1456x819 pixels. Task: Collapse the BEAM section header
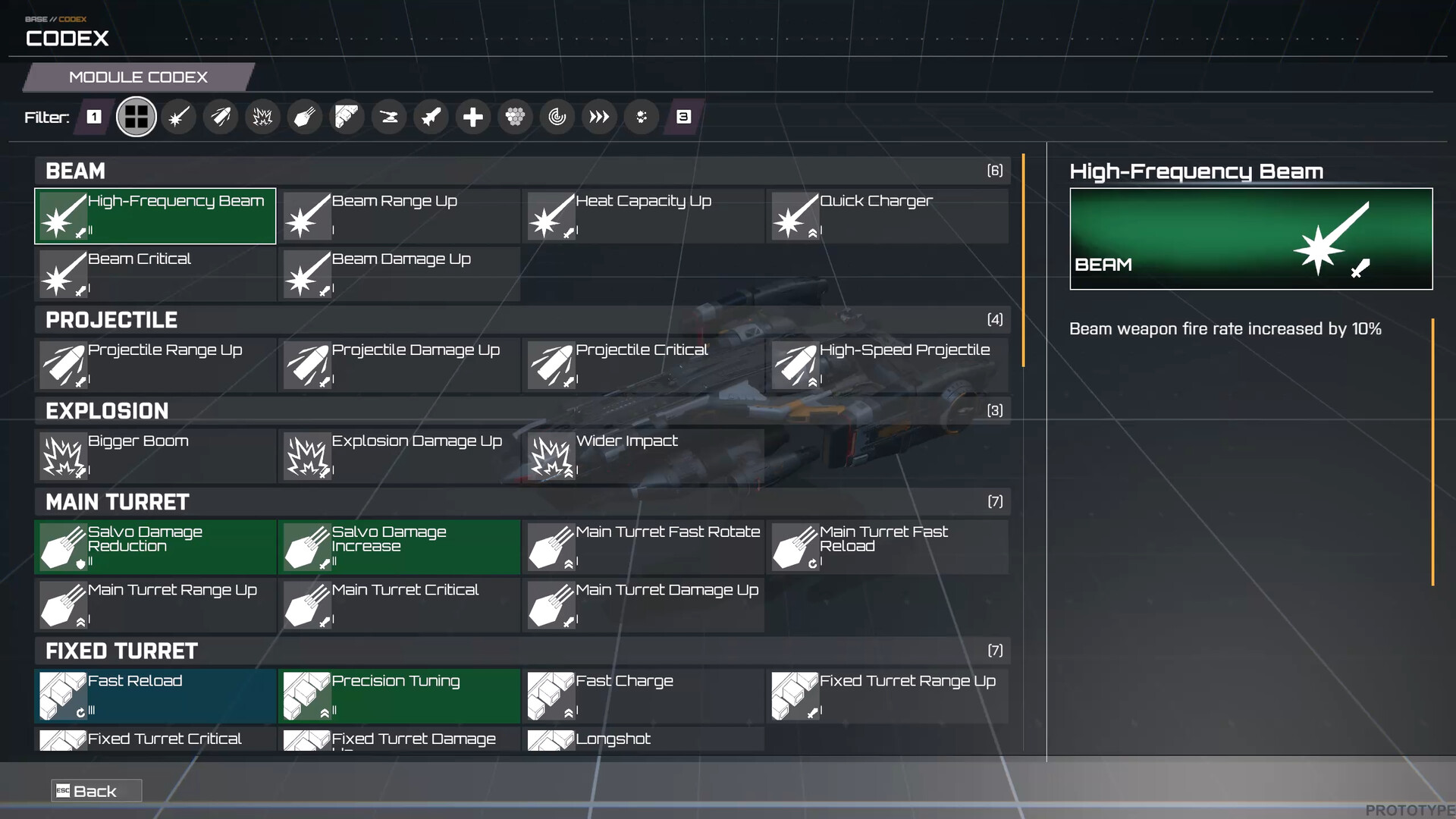point(523,171)
